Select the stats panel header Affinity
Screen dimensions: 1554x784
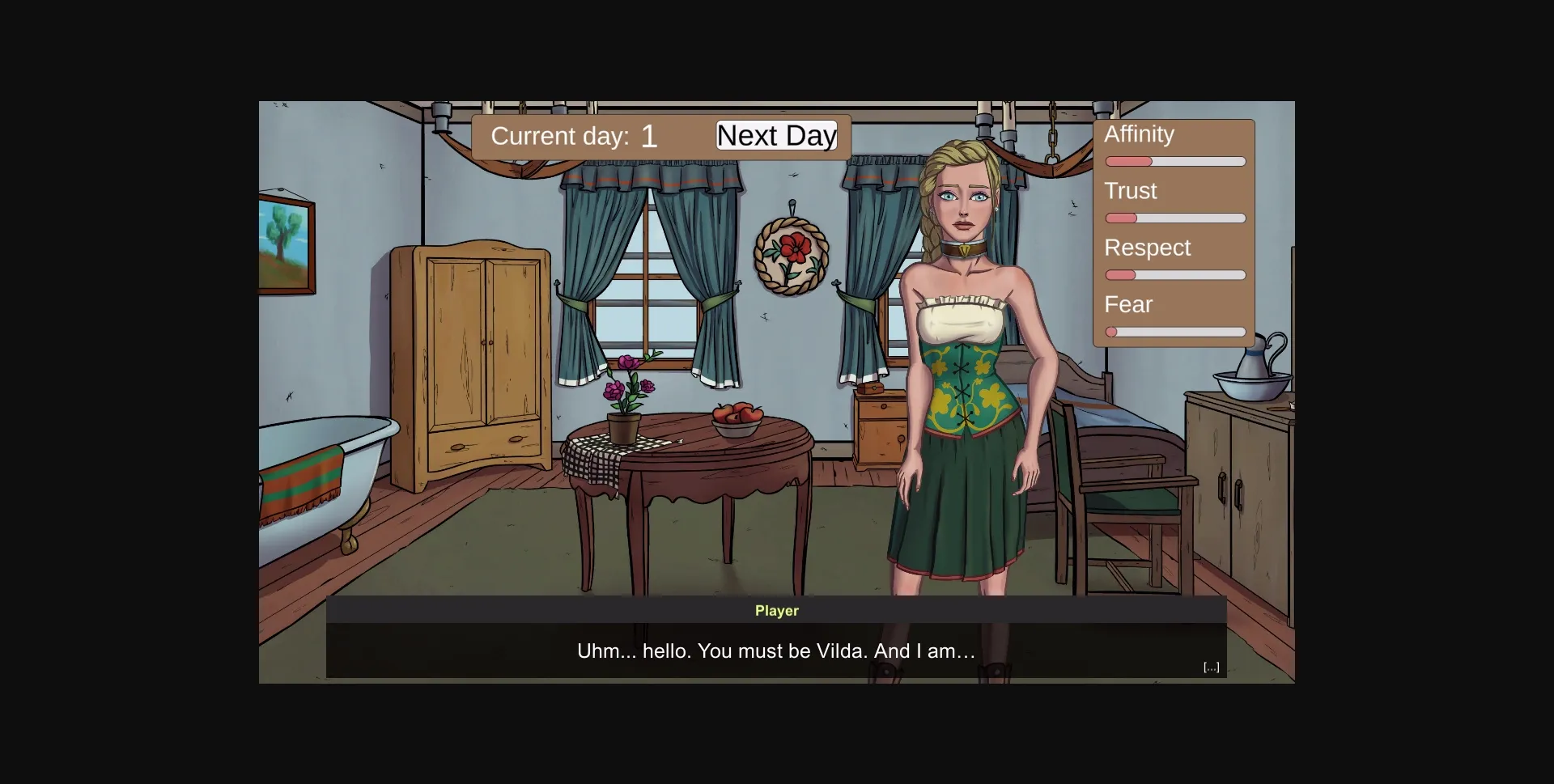coord(1139,133)
